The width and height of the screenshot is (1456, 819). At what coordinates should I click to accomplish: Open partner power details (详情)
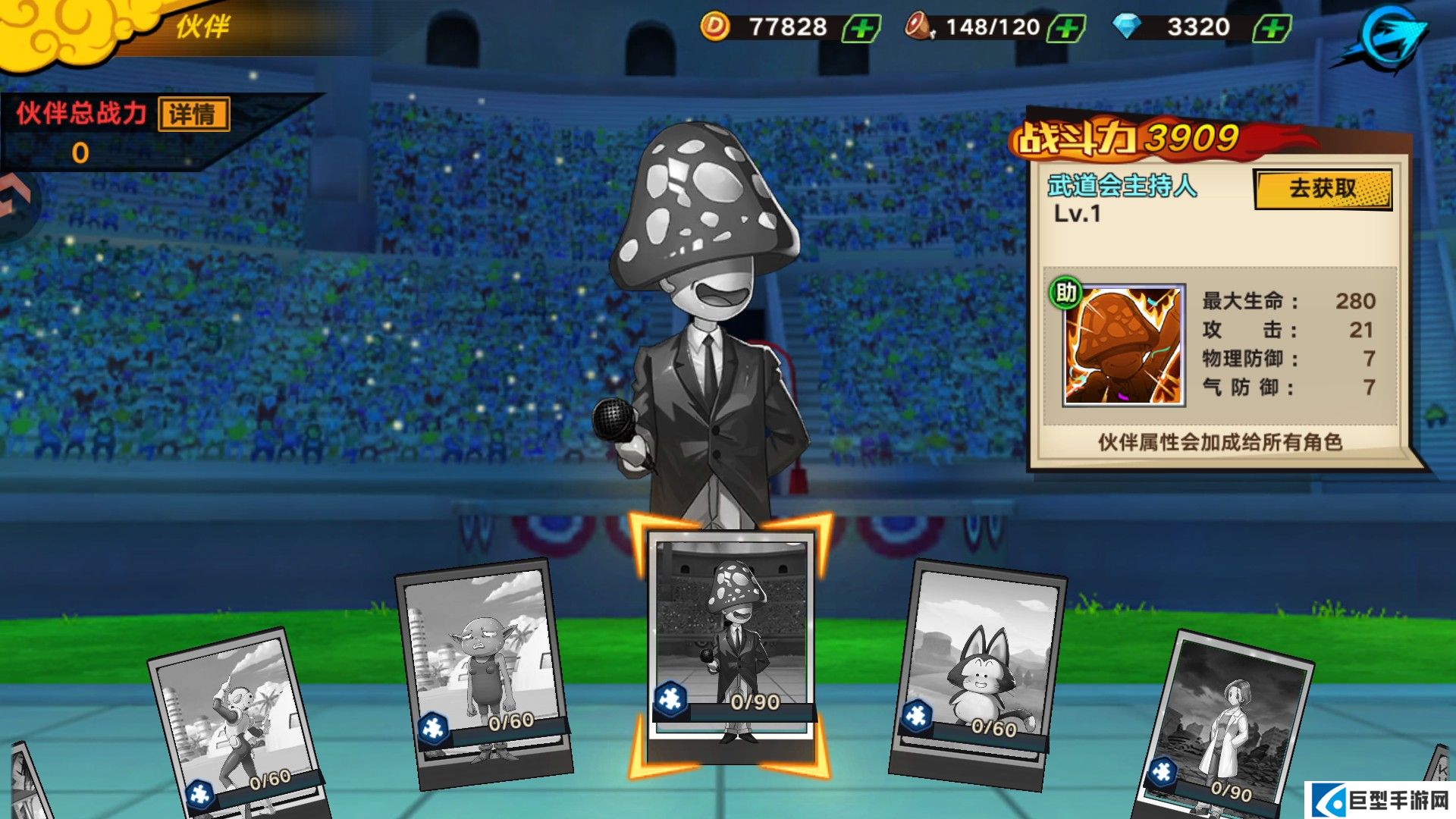coord(194,115)
